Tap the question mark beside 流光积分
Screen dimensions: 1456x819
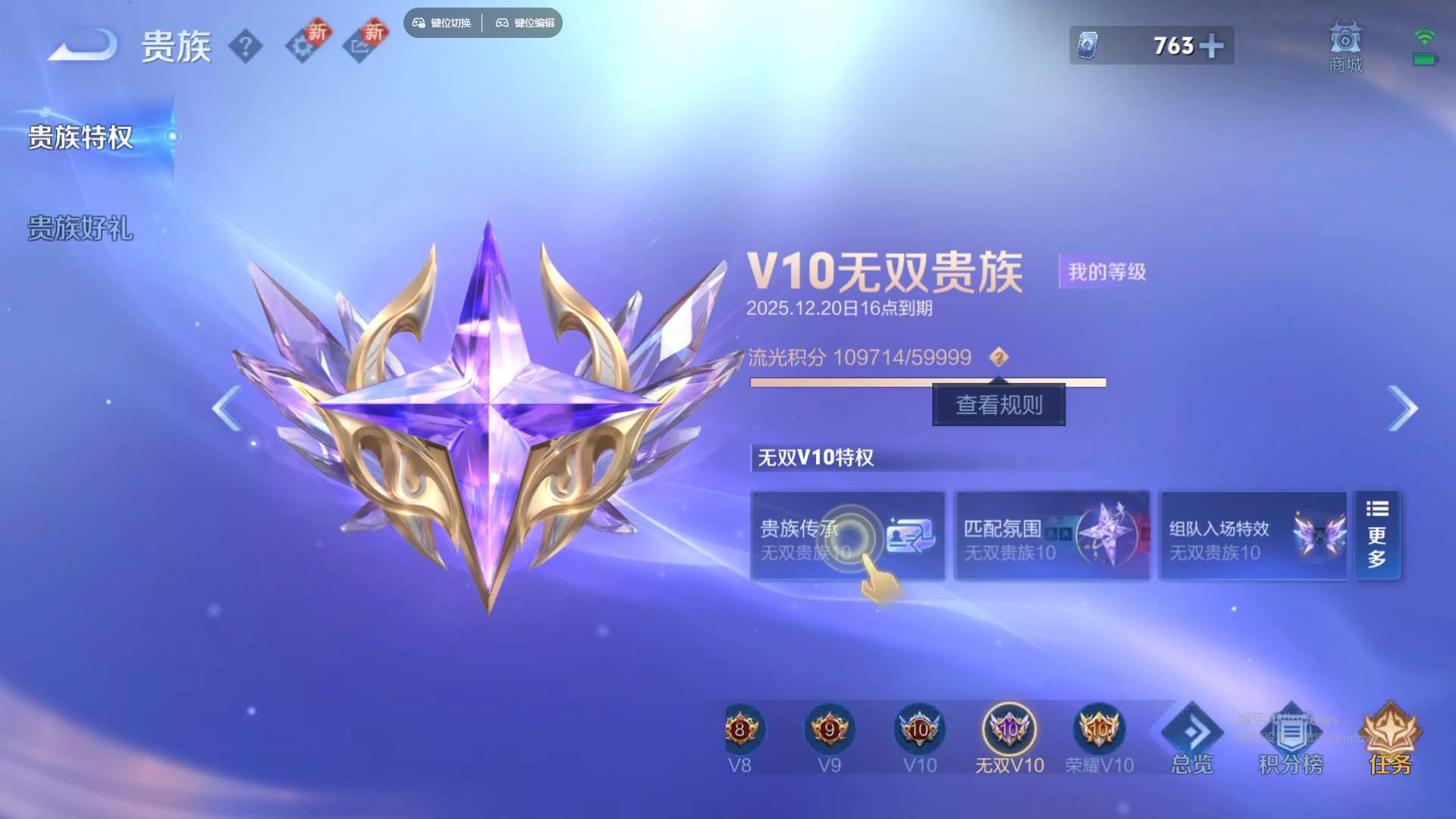1001,357
